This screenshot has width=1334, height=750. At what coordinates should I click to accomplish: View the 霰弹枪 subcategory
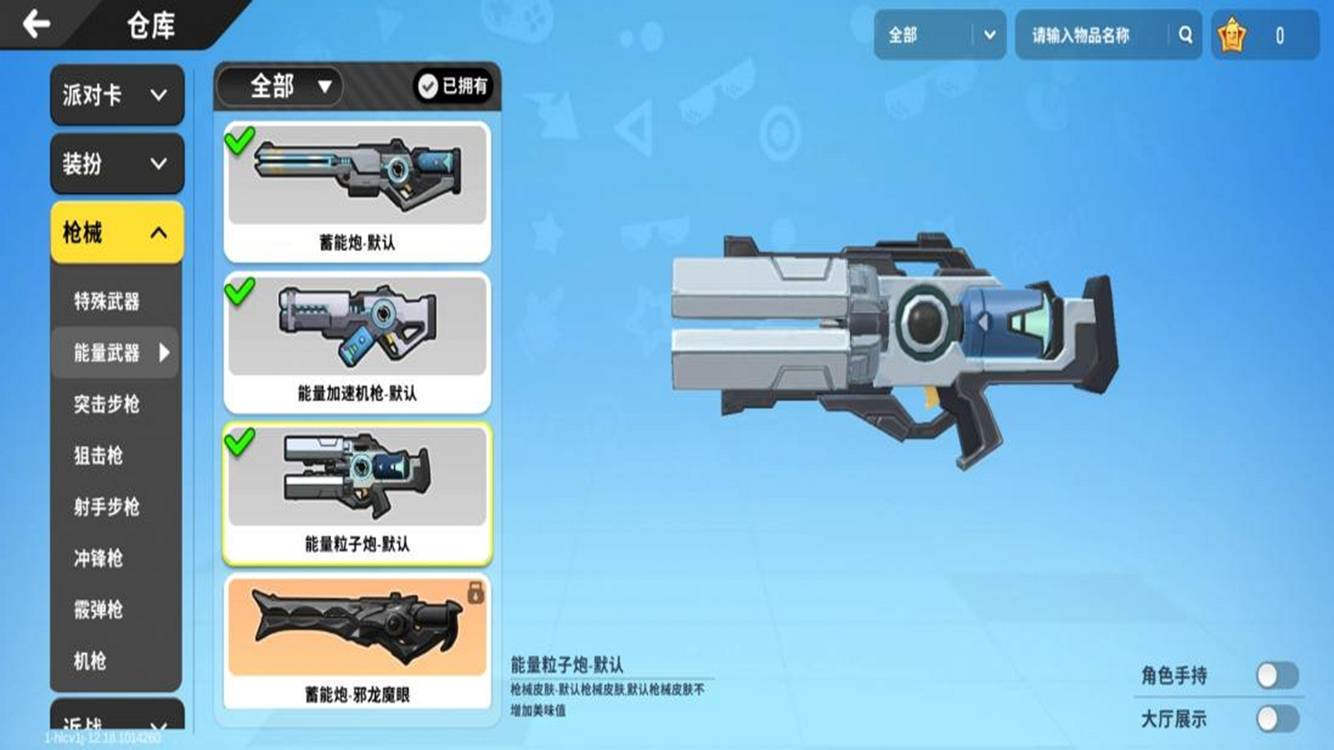[98, 610]
